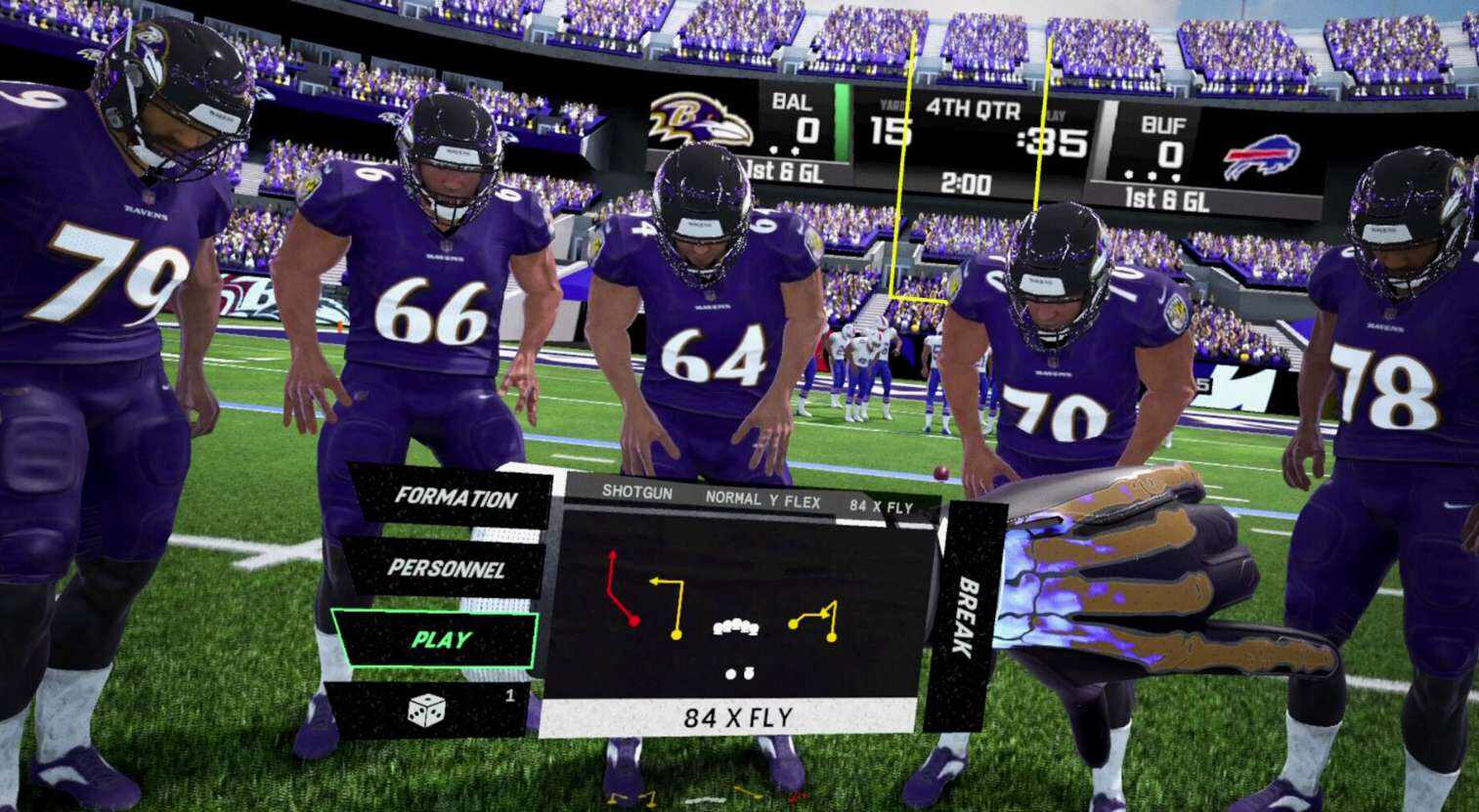Open the Formation selector
Viewport: 1479px width, 812px height.
(454, 497)
